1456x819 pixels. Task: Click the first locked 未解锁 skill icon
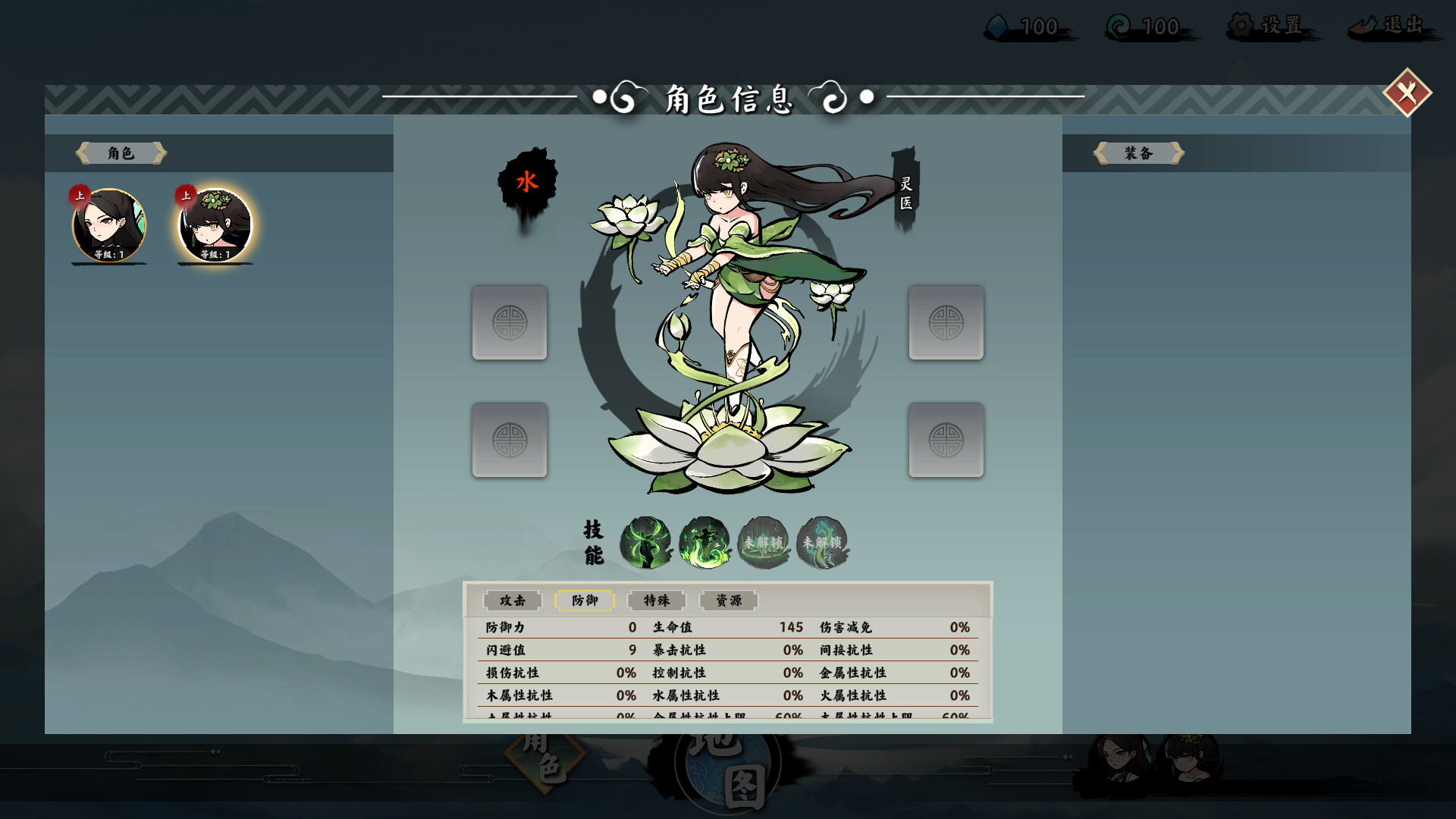coord(764,541)
